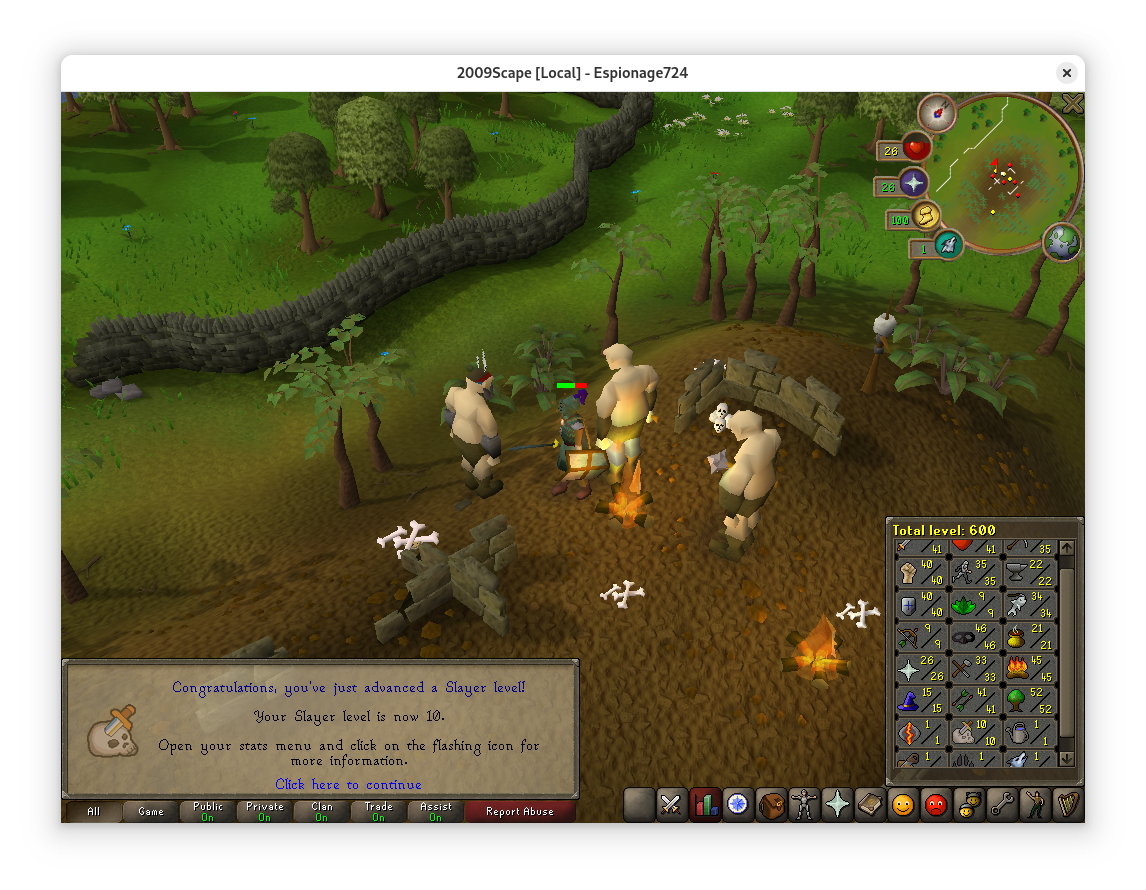Open the Music harp tab
The height and width of the screenshot is (890, 1146).
[x=1067, y=804]
